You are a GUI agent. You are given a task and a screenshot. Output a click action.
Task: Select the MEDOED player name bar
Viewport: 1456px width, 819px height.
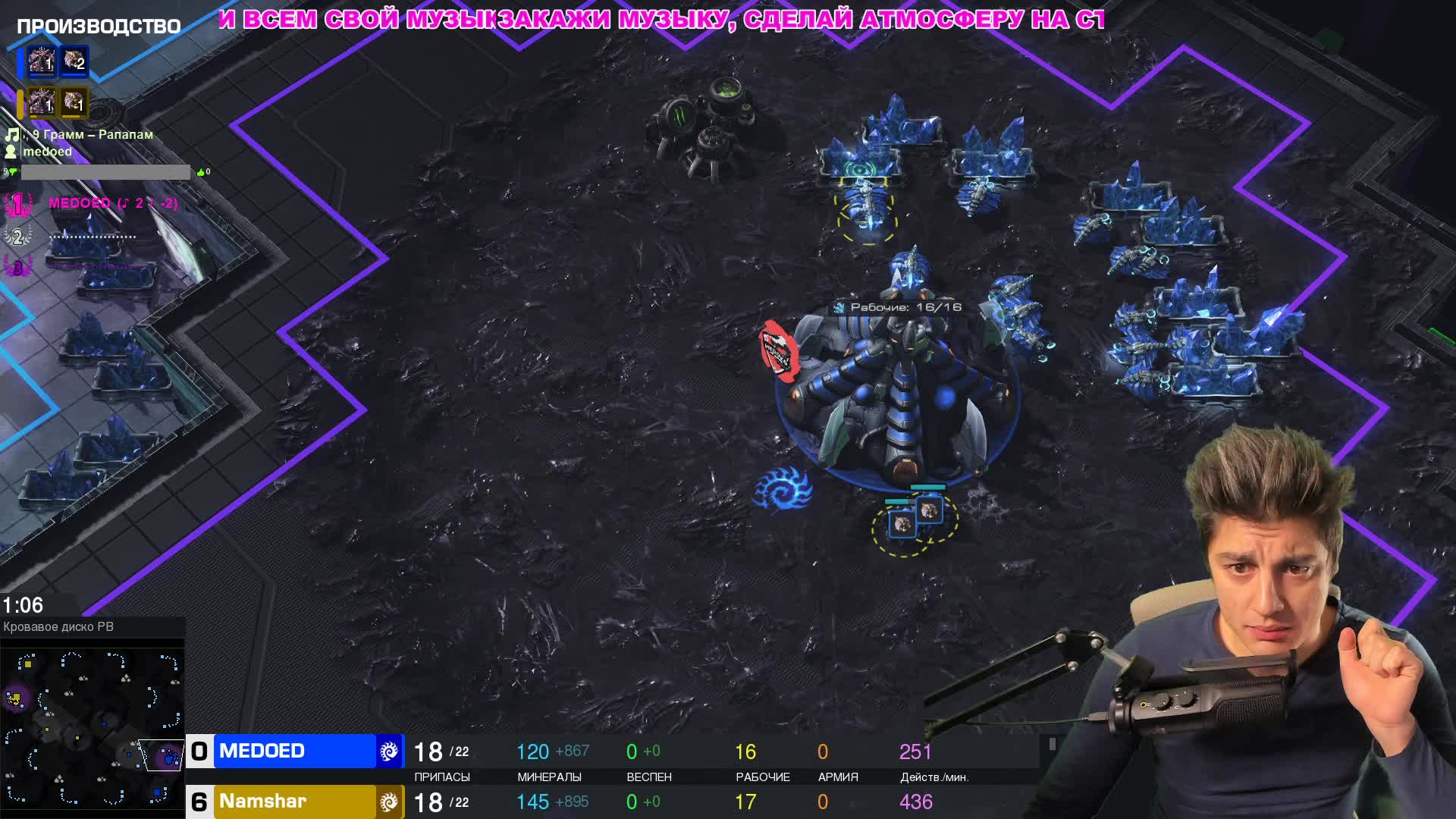click(294, 751)
